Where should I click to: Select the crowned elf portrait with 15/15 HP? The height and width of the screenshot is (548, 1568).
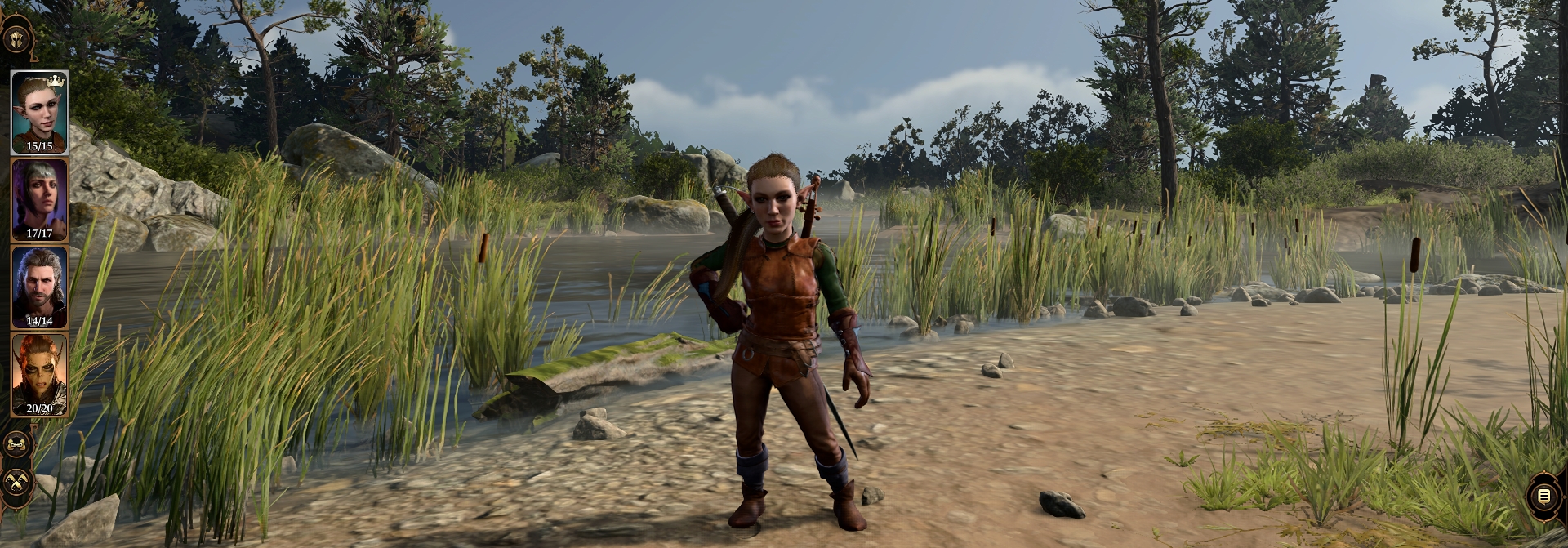click(39, 112)
